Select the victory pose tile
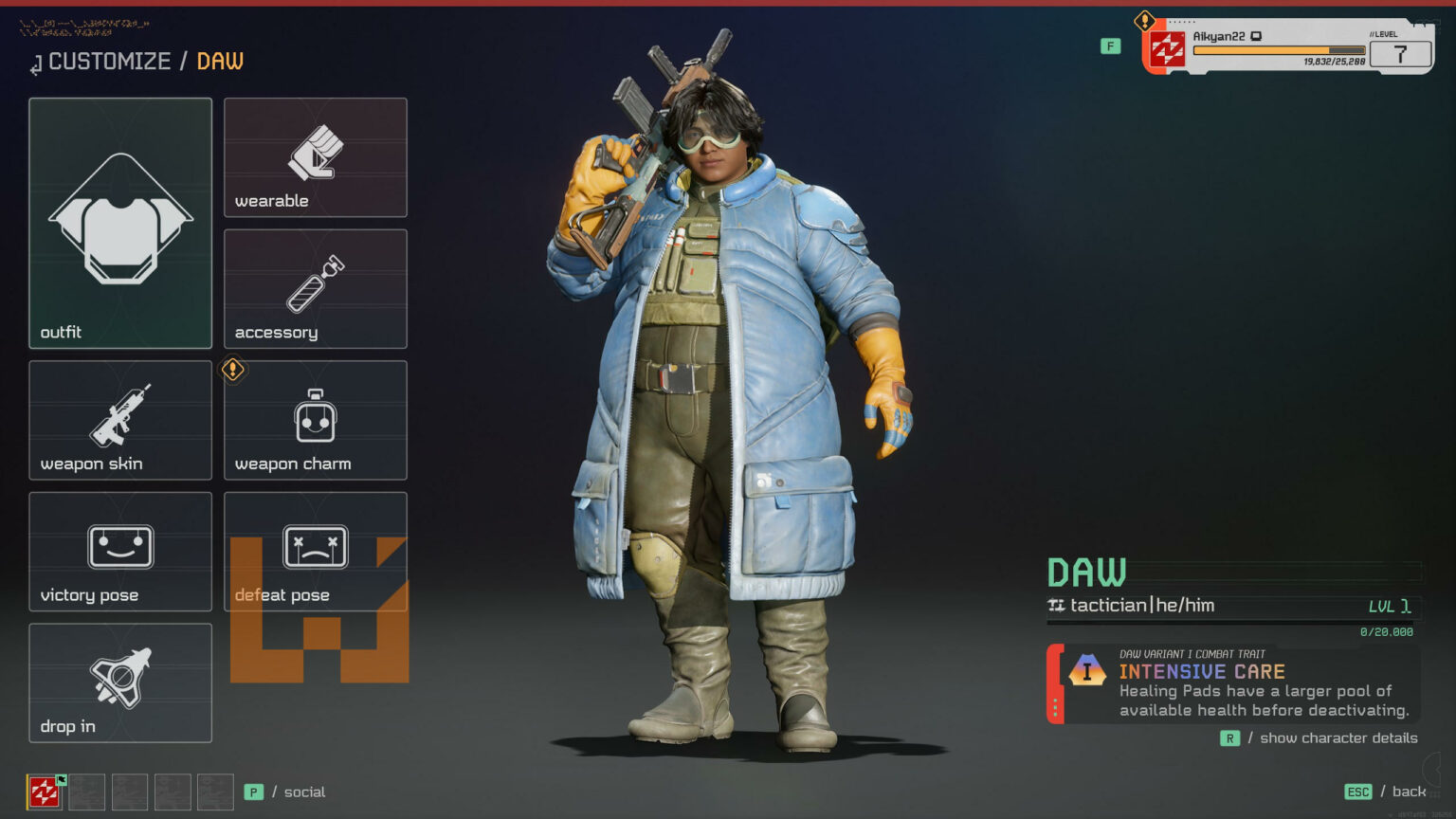The image size is (1456, 819). tap(120, 552)
